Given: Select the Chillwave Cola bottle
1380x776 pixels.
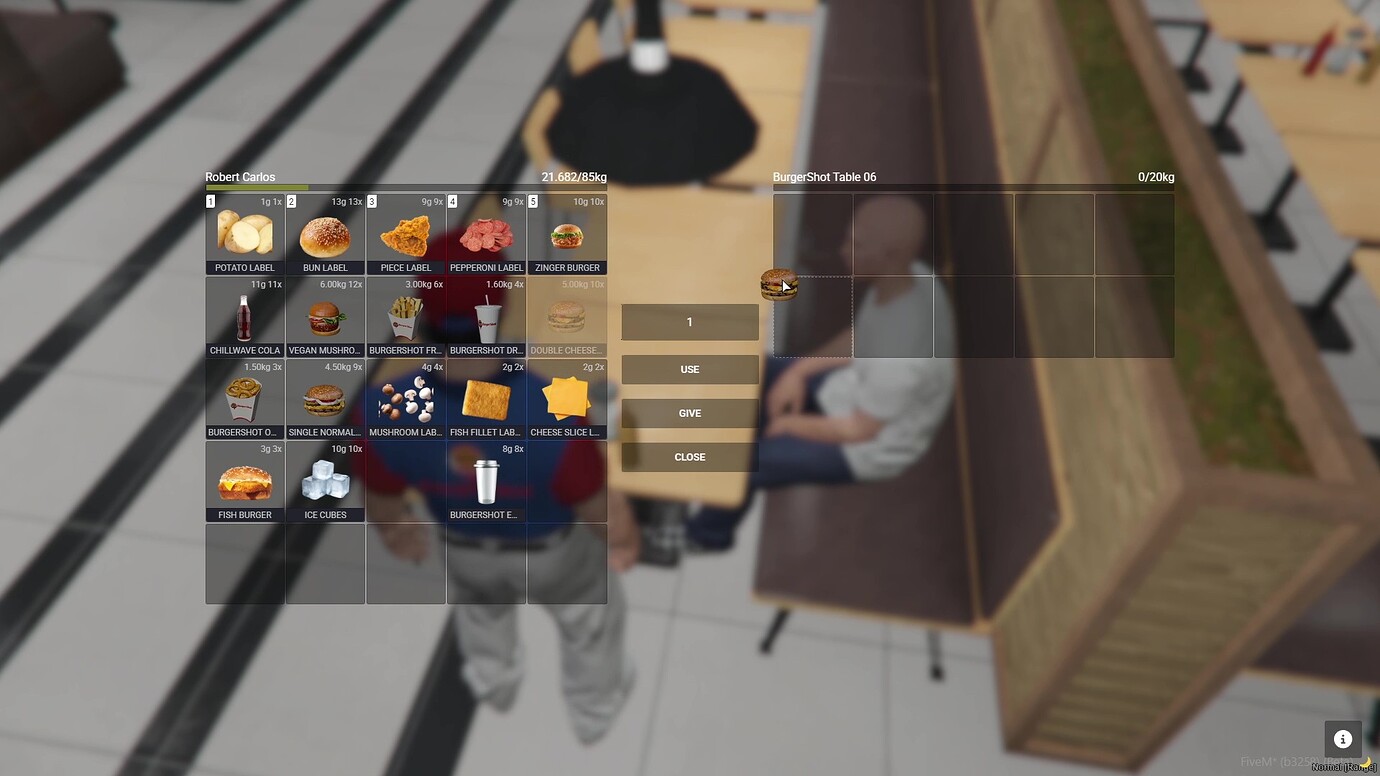Looking at the screenshot, I should click(x=243, y=316).
